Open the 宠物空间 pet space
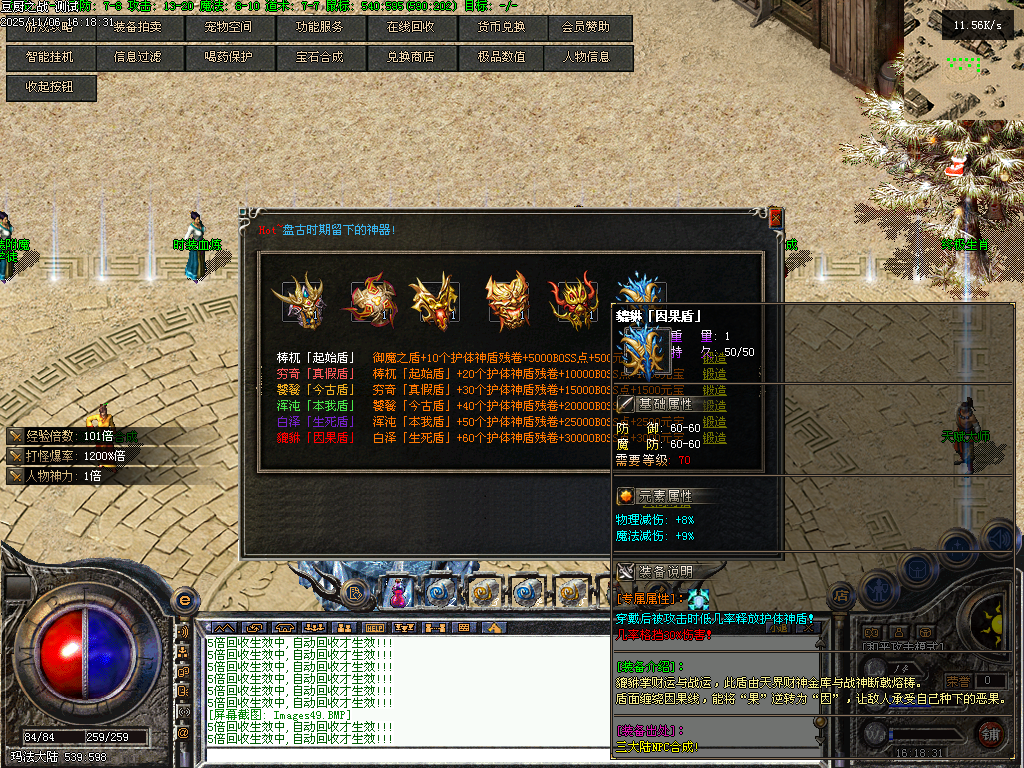The height and width of the screenshot is (768, 1024). [228, 27]
